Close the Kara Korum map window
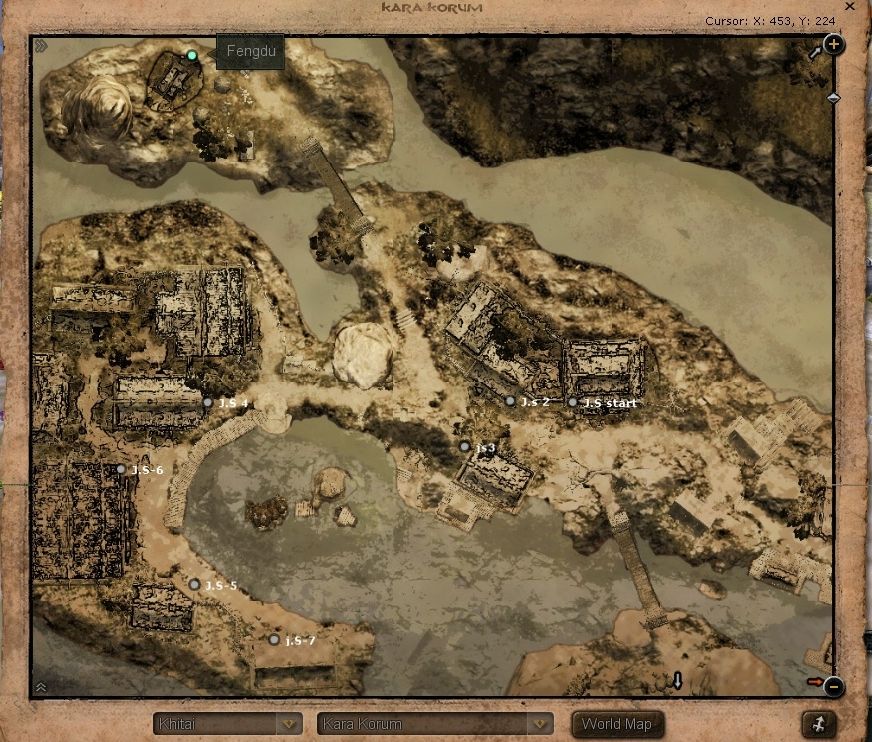Viewport: 872px width, 742px height. [x=850, y=7]
